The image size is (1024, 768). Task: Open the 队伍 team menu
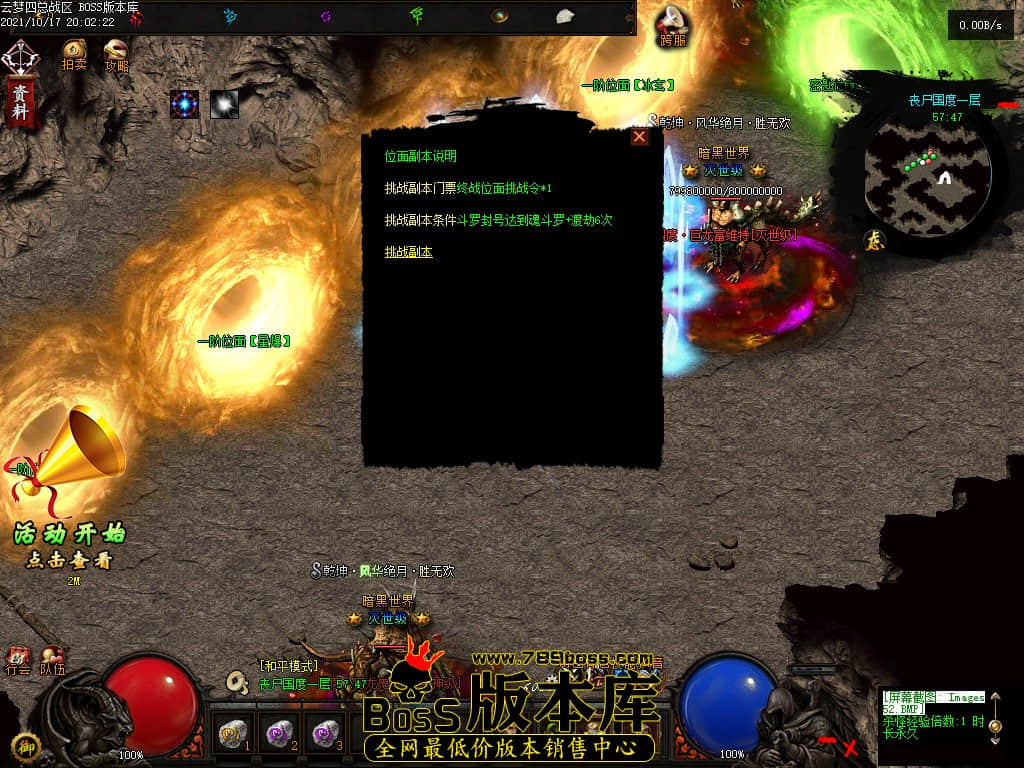(x=52, y=661)
